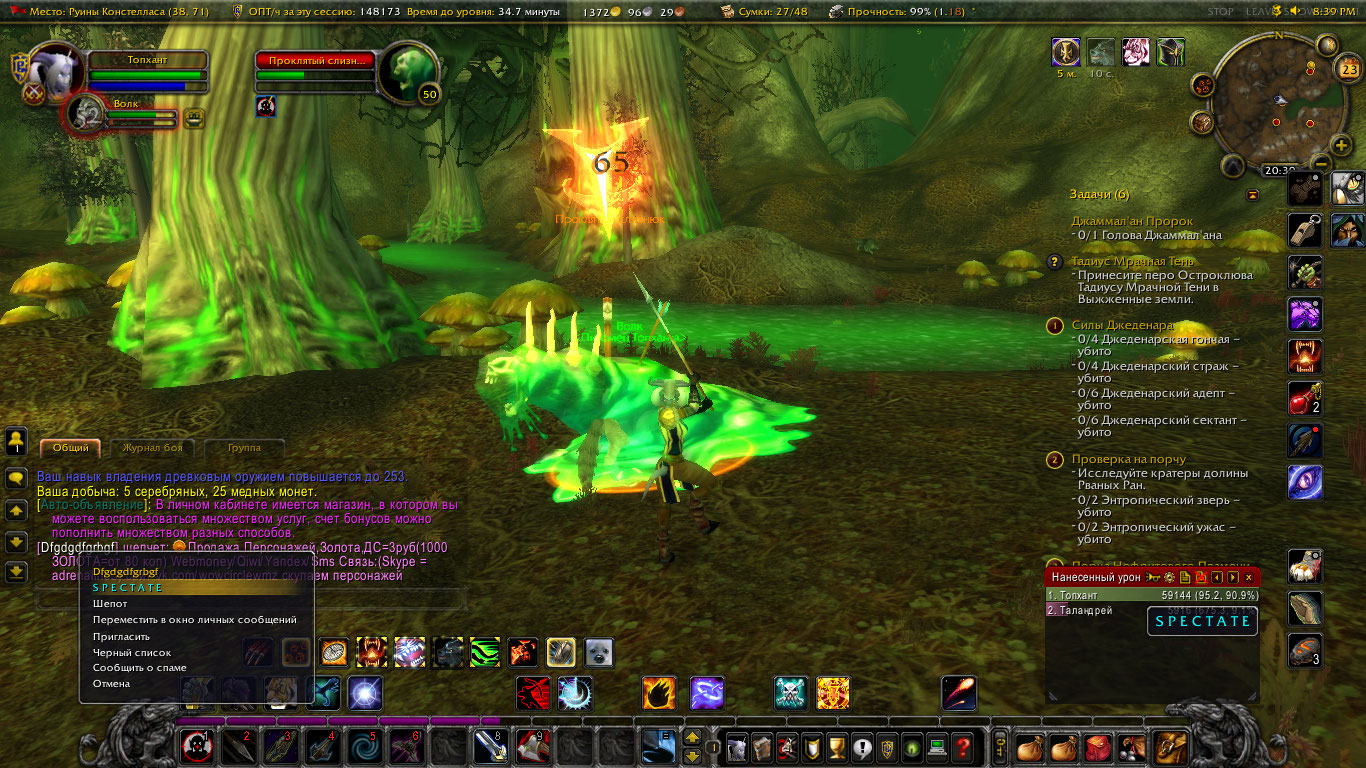Add player via Черный список option
The image size is (1366, 768).
click(x=131, y=652)
